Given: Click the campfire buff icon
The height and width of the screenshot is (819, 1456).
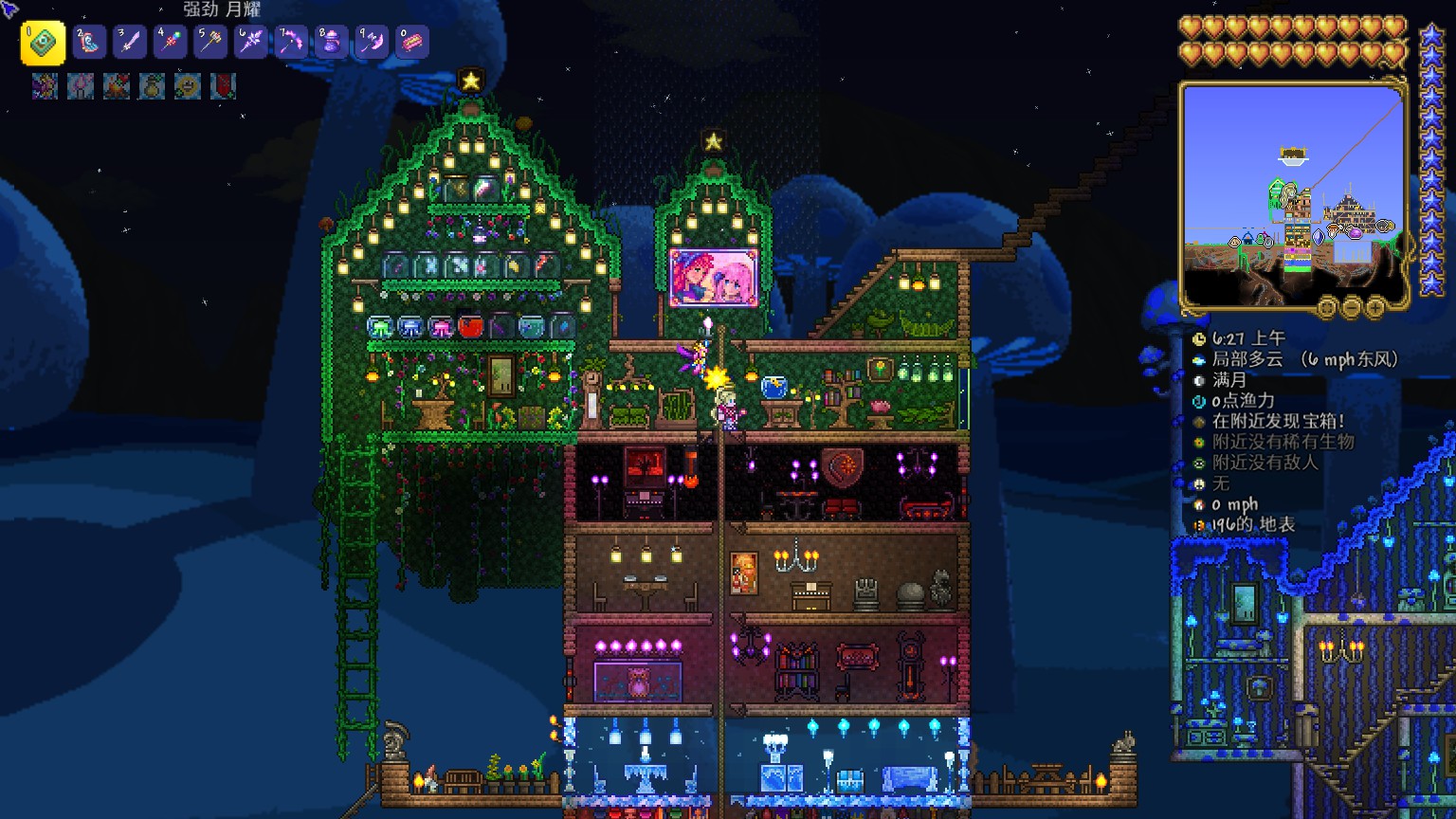Looking at the screenshot, I should pos(117,86).
